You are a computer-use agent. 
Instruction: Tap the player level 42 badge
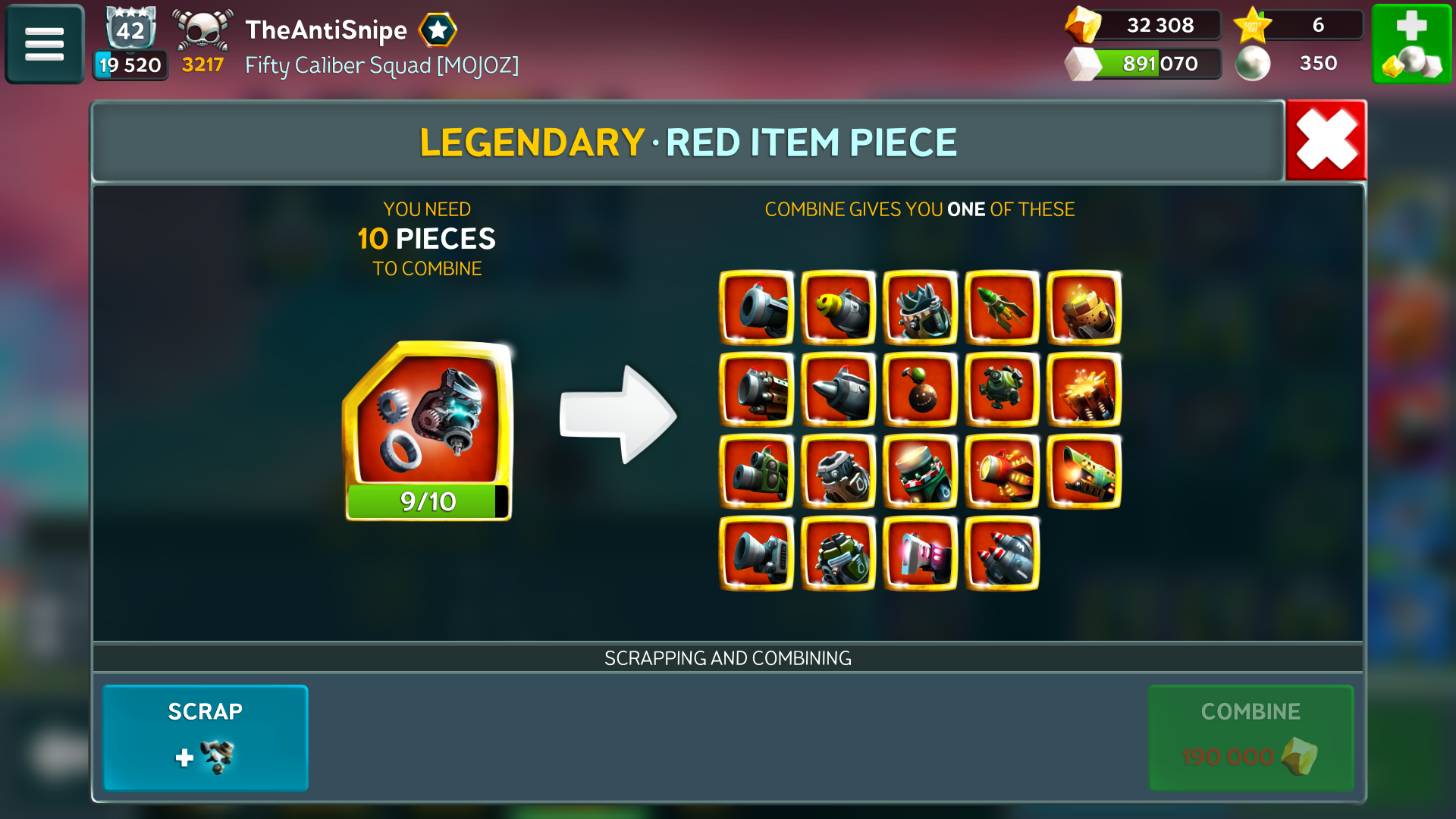tap(130, 30)
